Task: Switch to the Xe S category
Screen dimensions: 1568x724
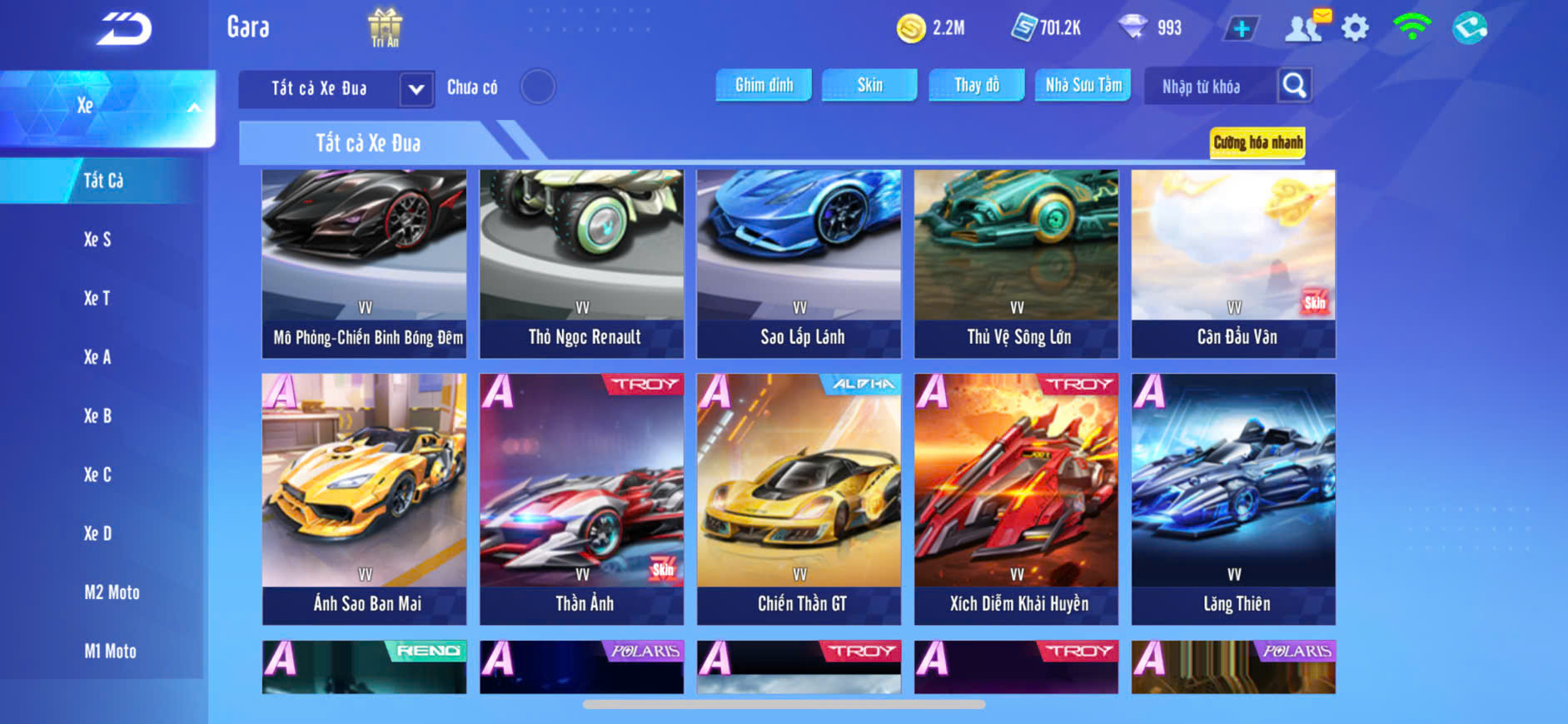Action: pos(97,240)
